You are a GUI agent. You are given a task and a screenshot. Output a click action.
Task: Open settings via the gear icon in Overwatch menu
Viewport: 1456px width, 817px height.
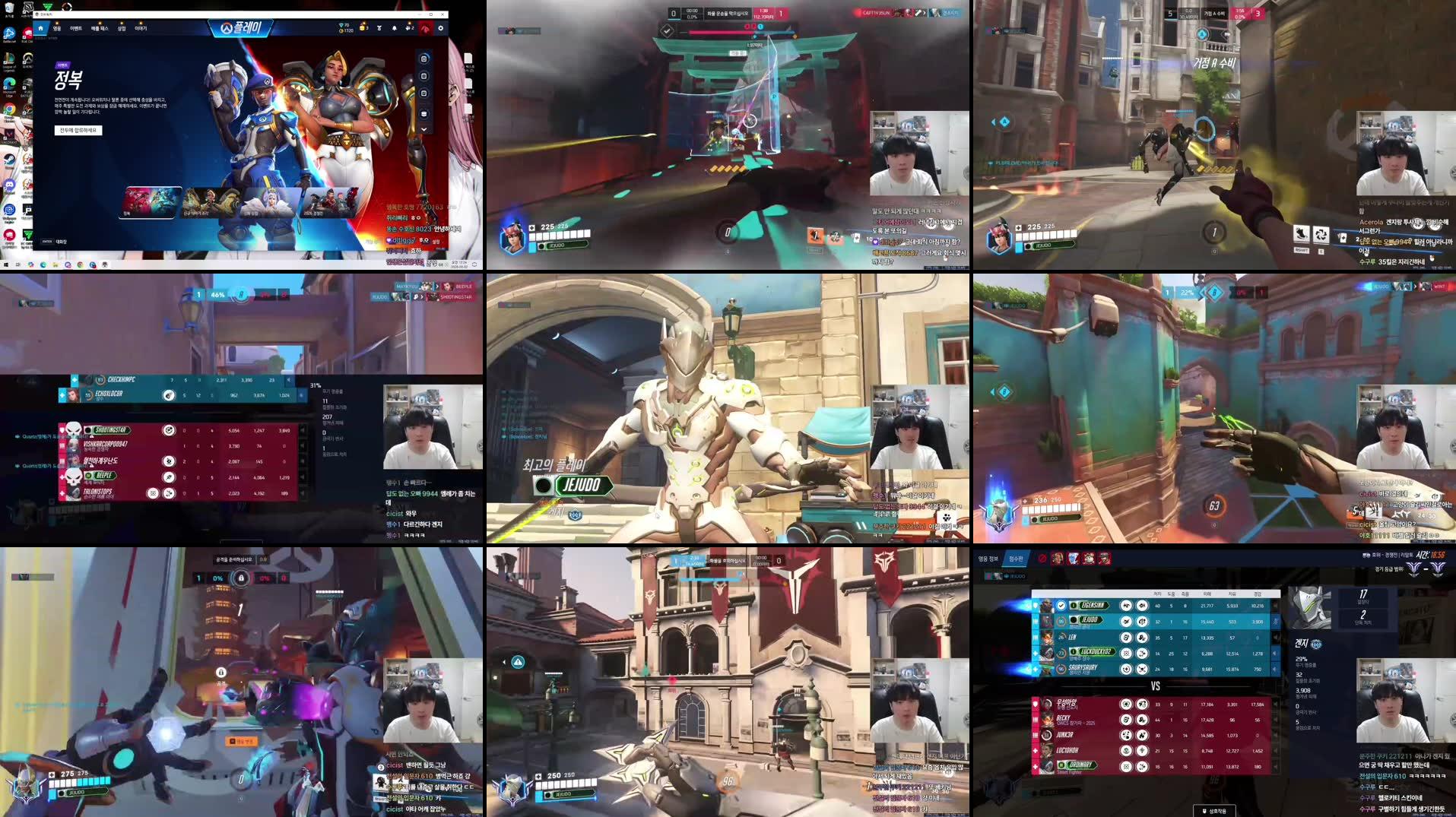(x=441, y=28)
